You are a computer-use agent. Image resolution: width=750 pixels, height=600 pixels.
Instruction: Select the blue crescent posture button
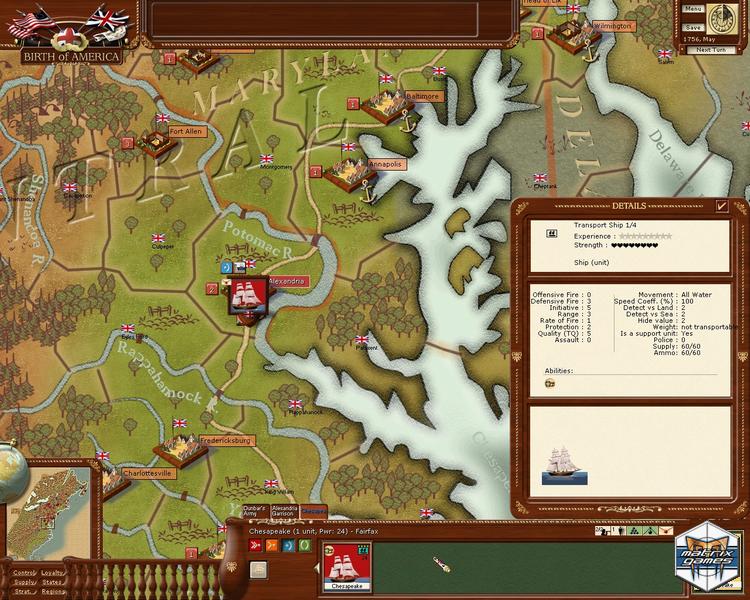(288, 545)
